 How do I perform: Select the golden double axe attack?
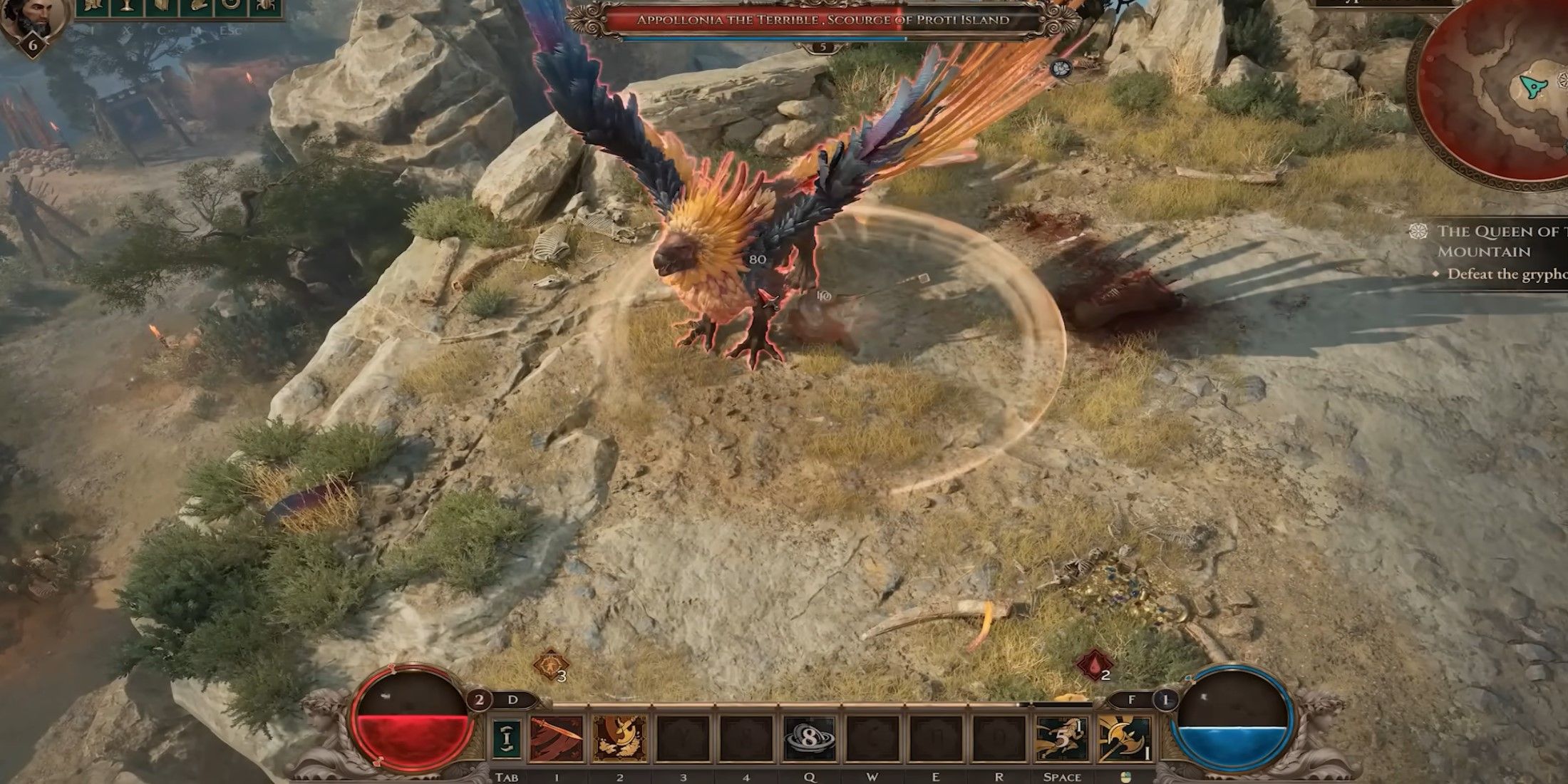click(1125, 739)
